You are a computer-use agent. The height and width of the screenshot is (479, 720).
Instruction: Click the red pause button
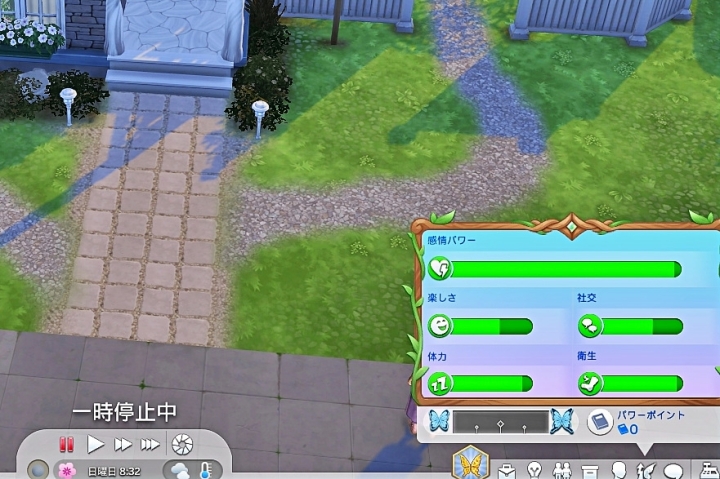67,444
